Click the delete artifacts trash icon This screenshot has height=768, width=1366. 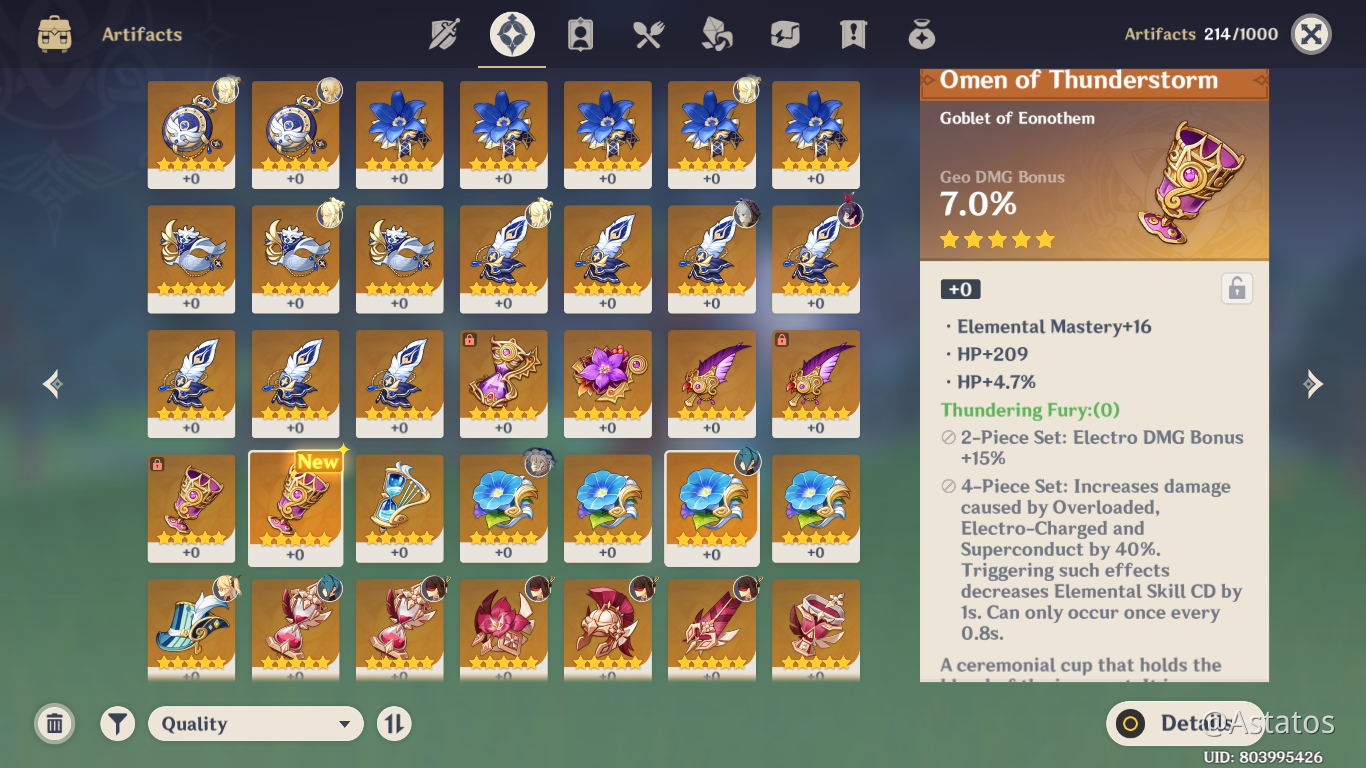pyautogui.click(x=54, y=723)
